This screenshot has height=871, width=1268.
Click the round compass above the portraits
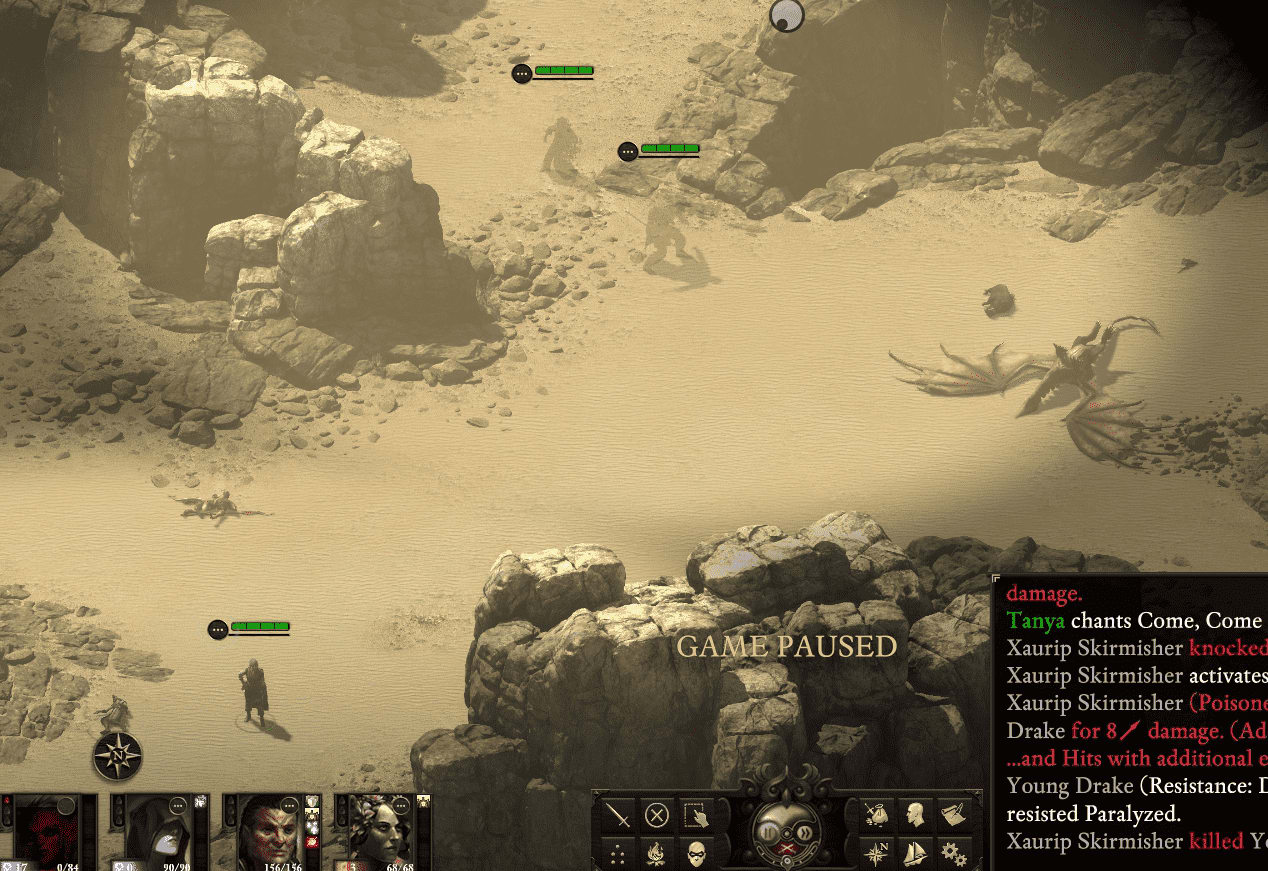pos(117,756)
